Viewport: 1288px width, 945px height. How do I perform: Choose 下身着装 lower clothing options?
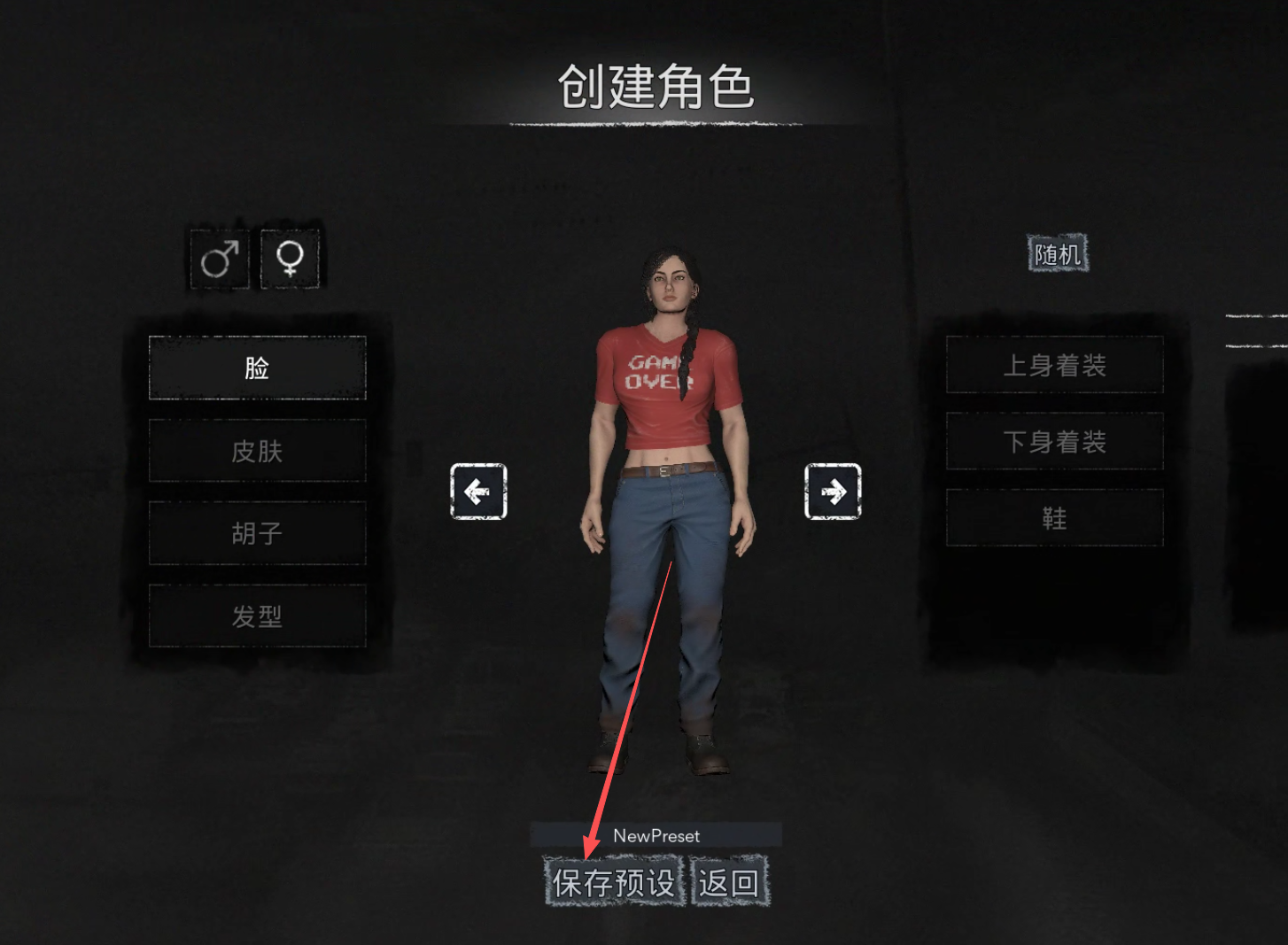coord(1054,441)
